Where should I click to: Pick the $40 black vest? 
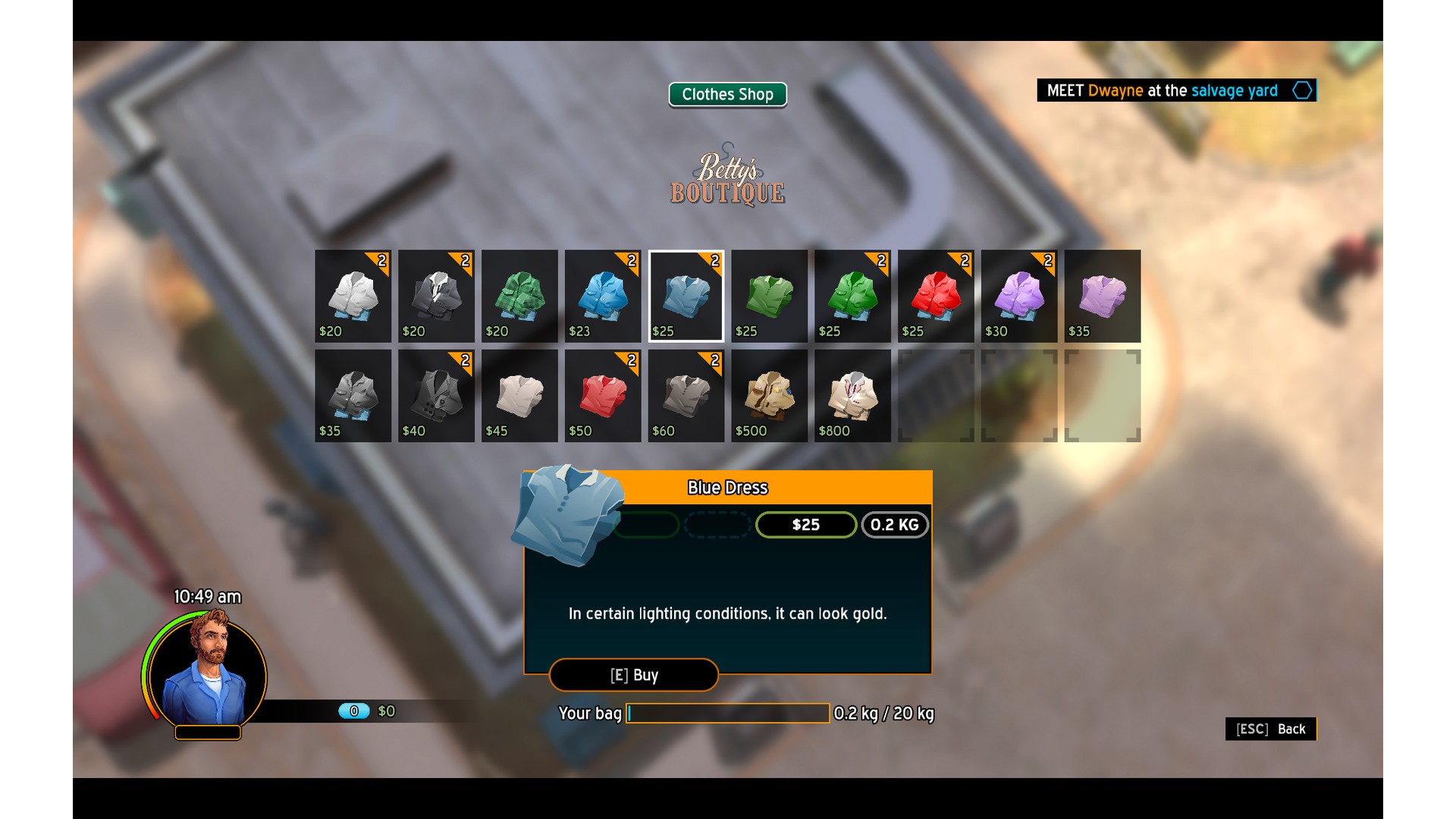(436, 395)
